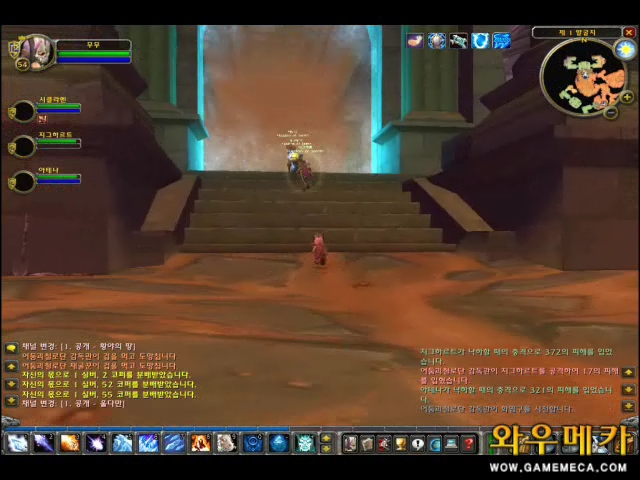
Task: Zoom in the minimap with plus button
Action: [x=627, y=97]
